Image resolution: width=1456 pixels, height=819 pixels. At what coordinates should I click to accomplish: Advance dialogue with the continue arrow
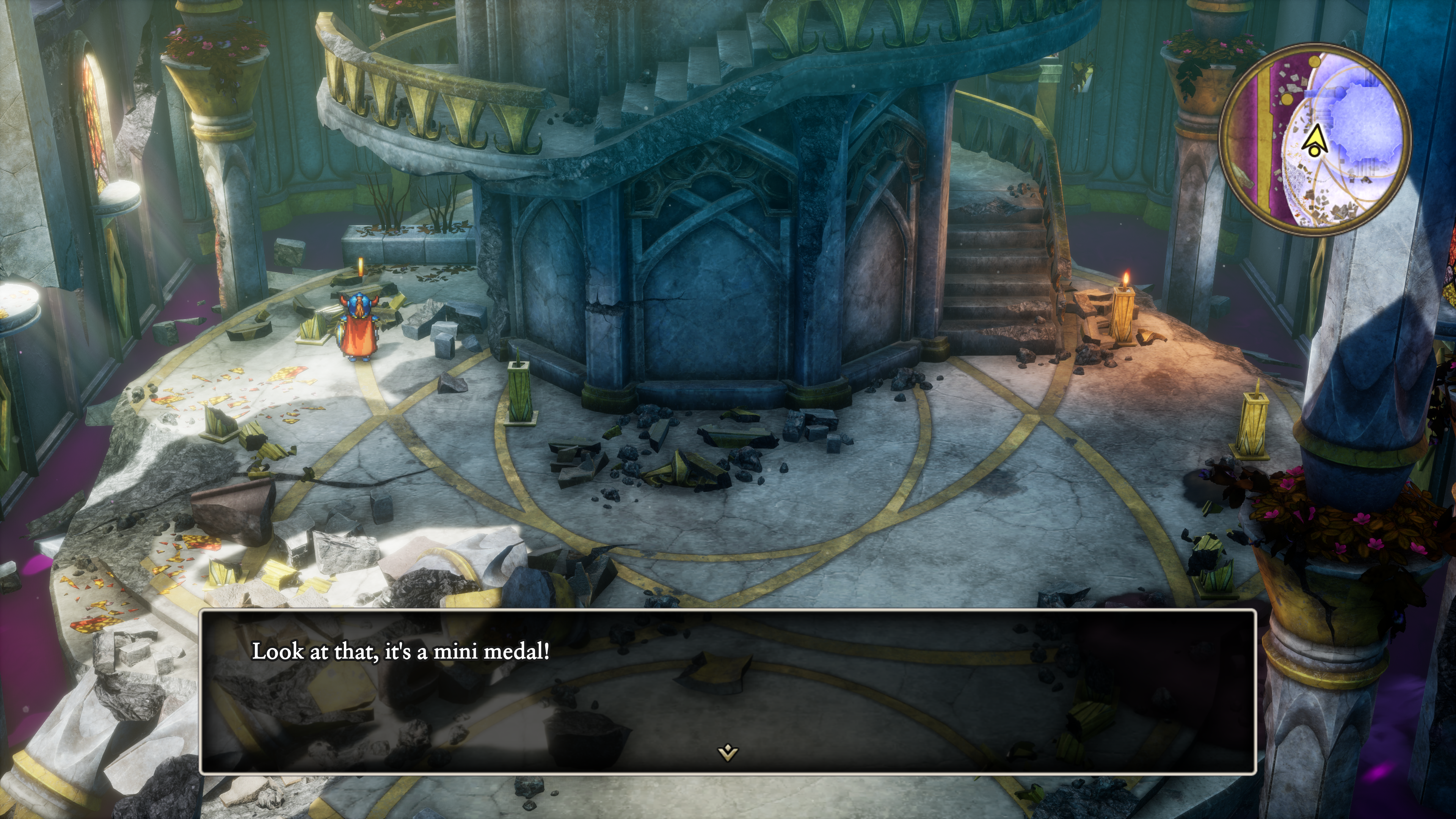(x=728, y=752)
